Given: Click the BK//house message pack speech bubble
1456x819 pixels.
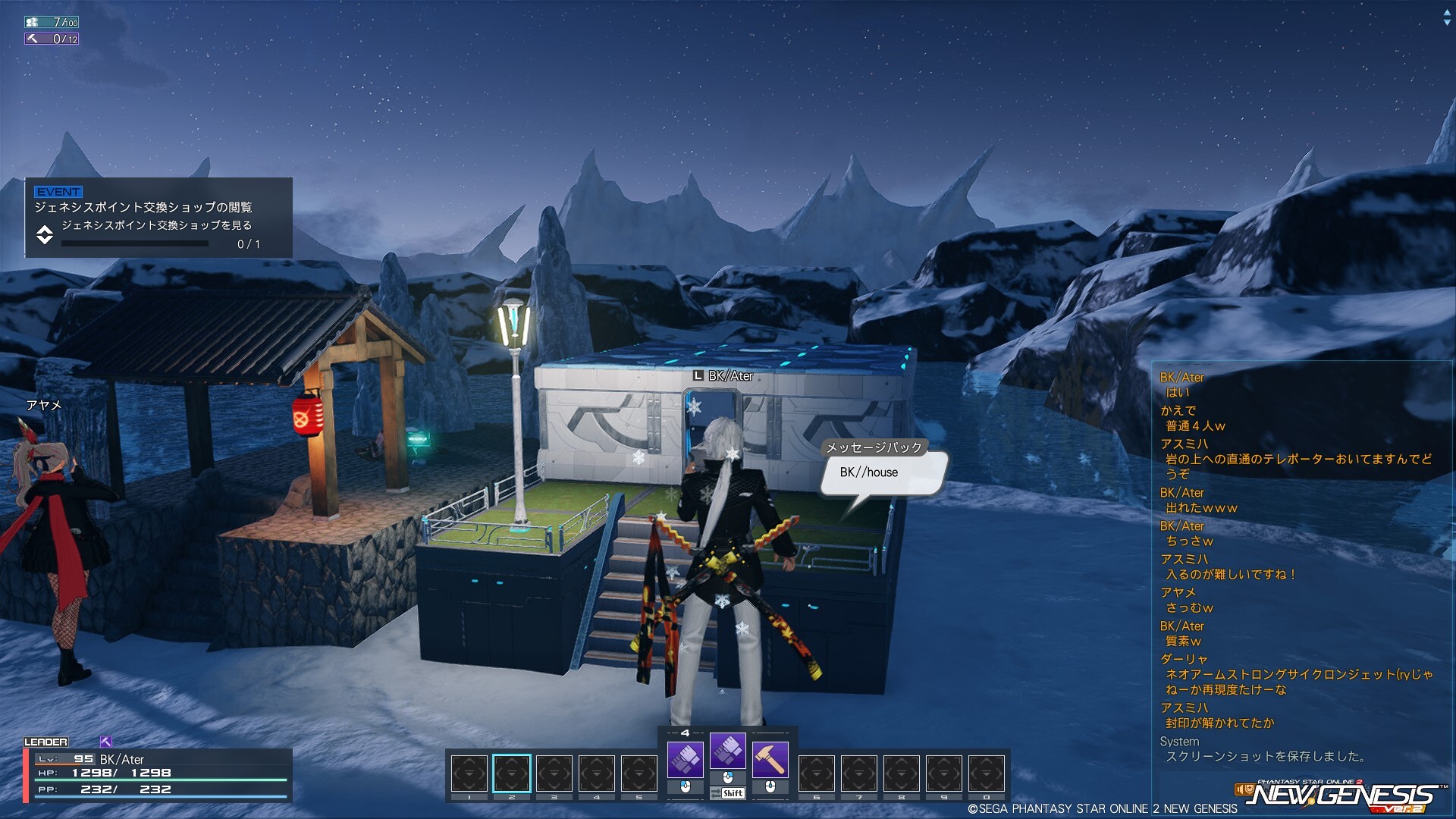Looking at the screenshot, I should pos(883,472).
